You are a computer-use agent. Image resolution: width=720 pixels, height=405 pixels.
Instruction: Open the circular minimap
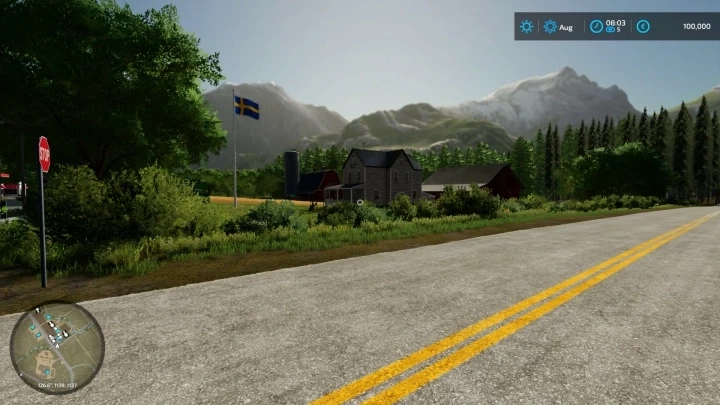57,348
